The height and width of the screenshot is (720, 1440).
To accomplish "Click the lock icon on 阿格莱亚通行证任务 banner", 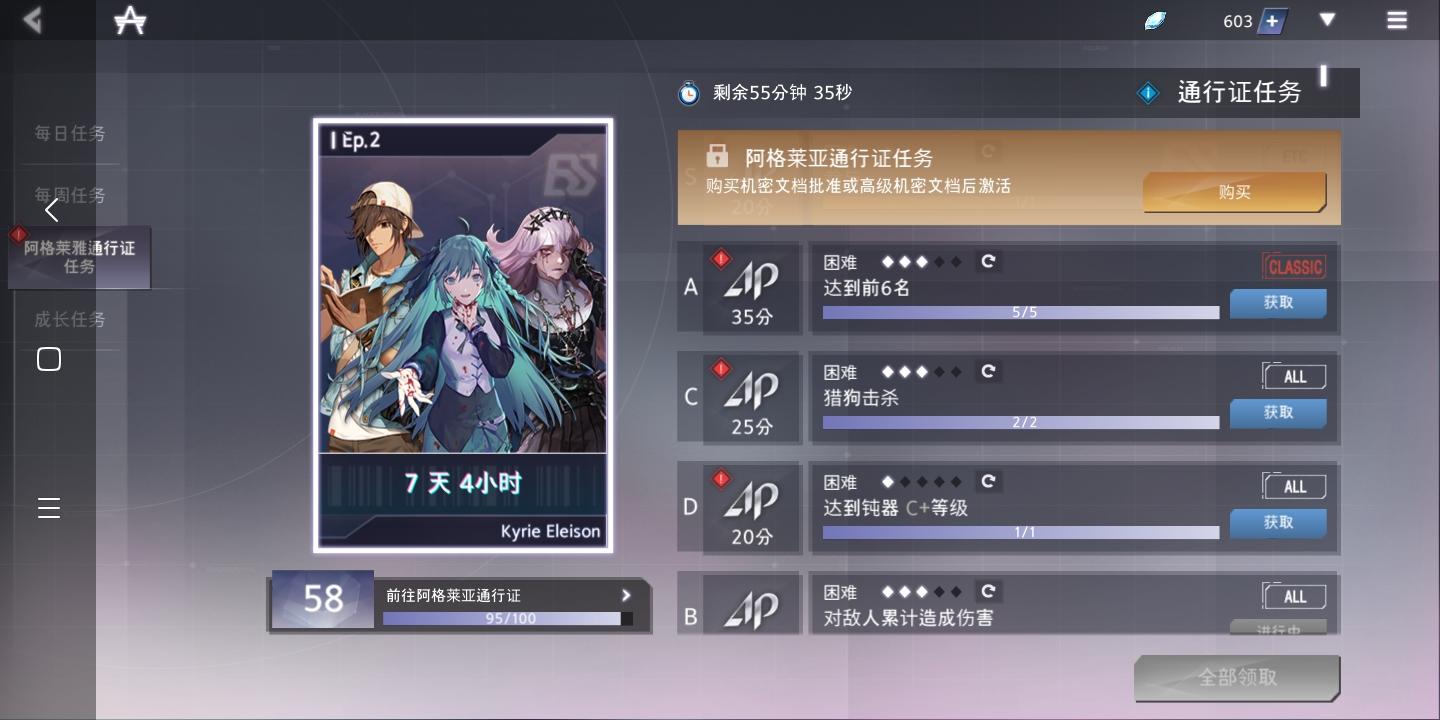I will click(718, 156).
